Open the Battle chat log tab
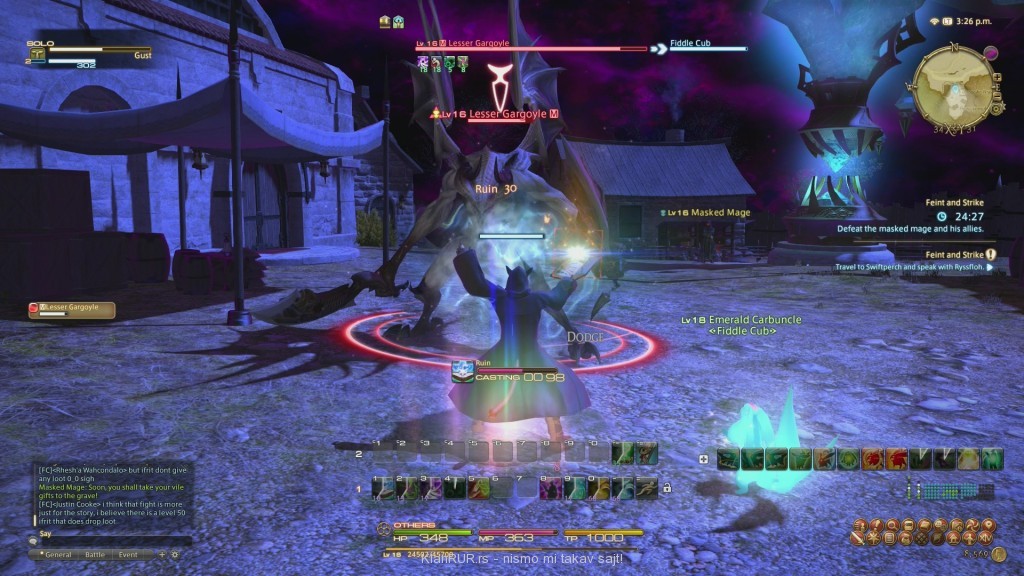1024x576 pixels. coord(94,554)
